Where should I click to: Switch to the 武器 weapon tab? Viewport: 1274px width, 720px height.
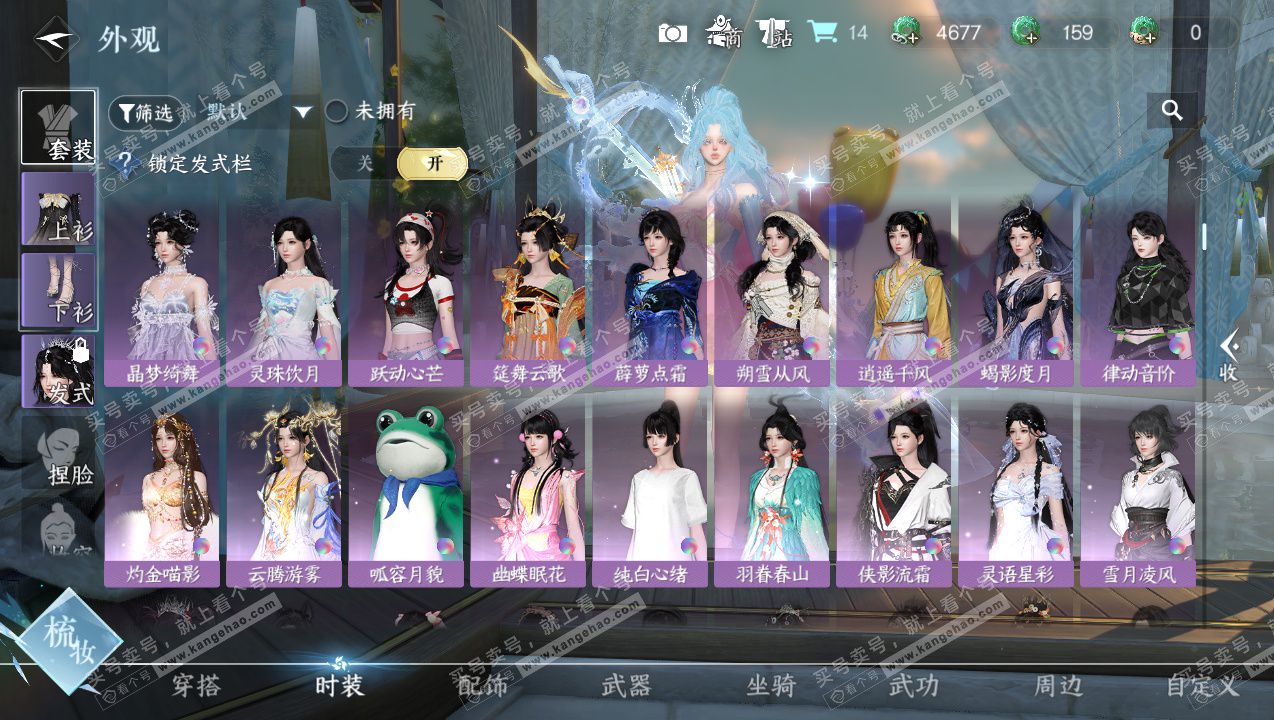[626, 686]
